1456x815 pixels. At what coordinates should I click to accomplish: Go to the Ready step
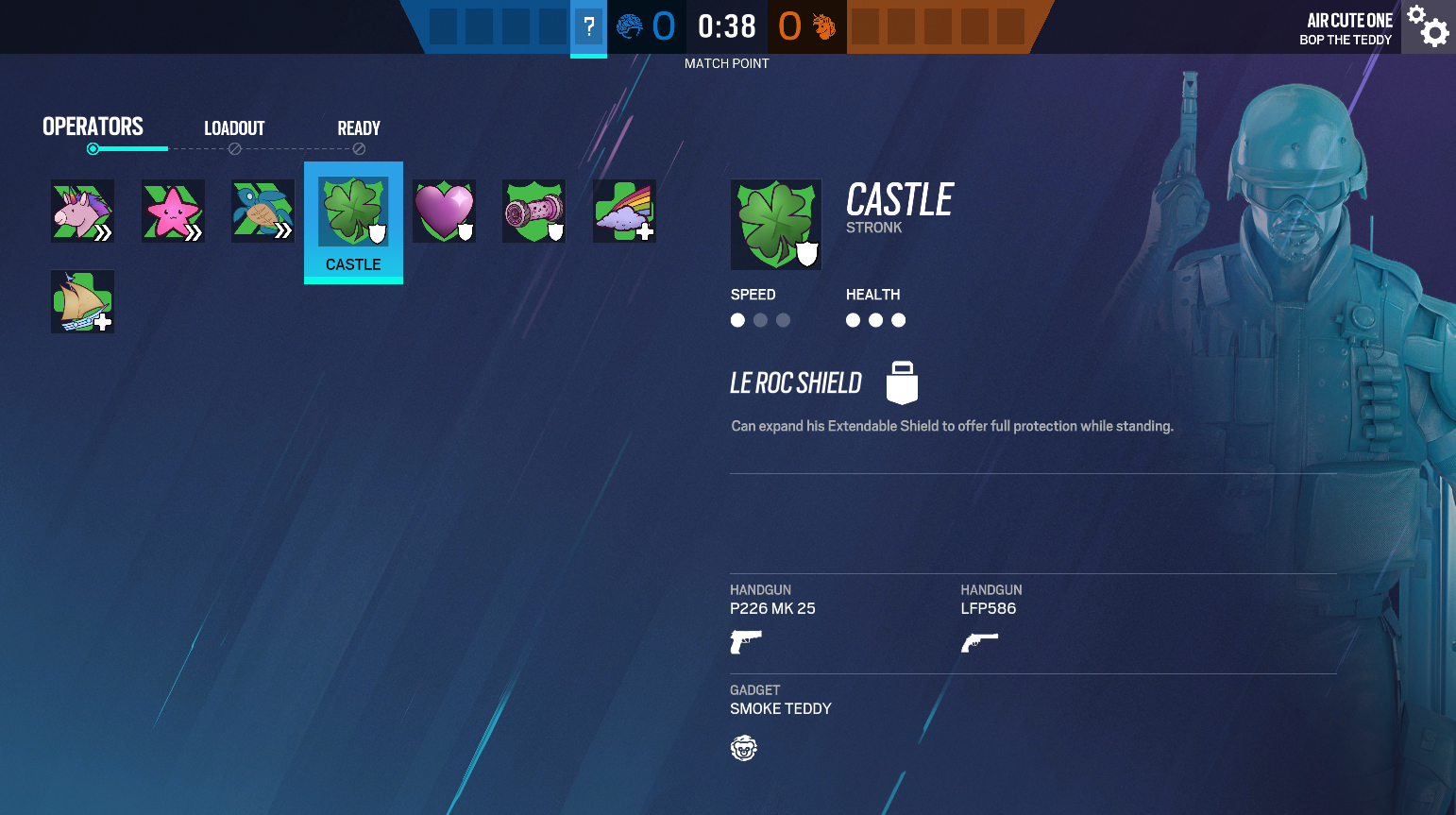click(359, 128)
